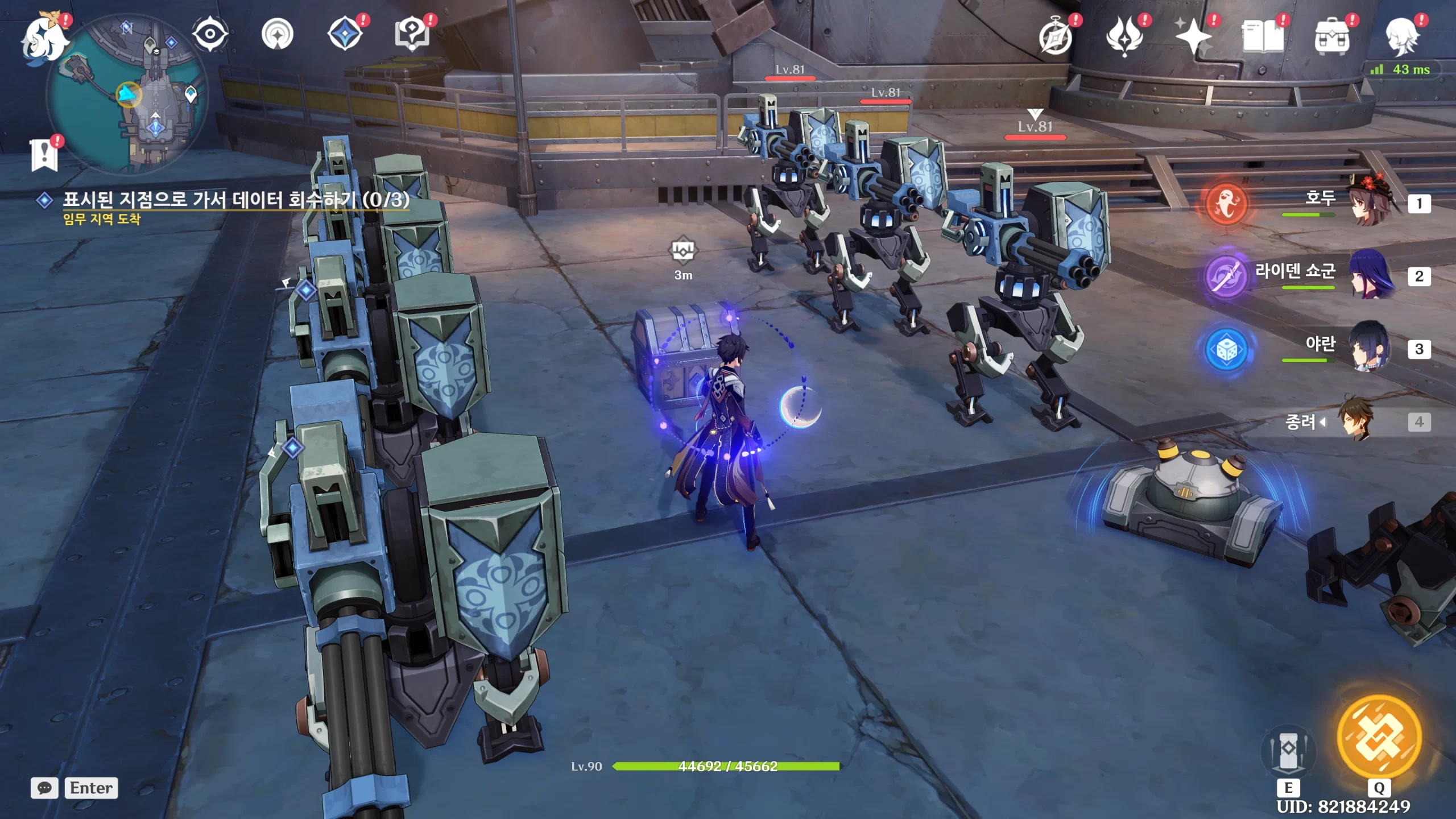Viewport: 1456px width, 819px height.
Task: Open the quest list bookmark icon
Action: tap(44, 155)
